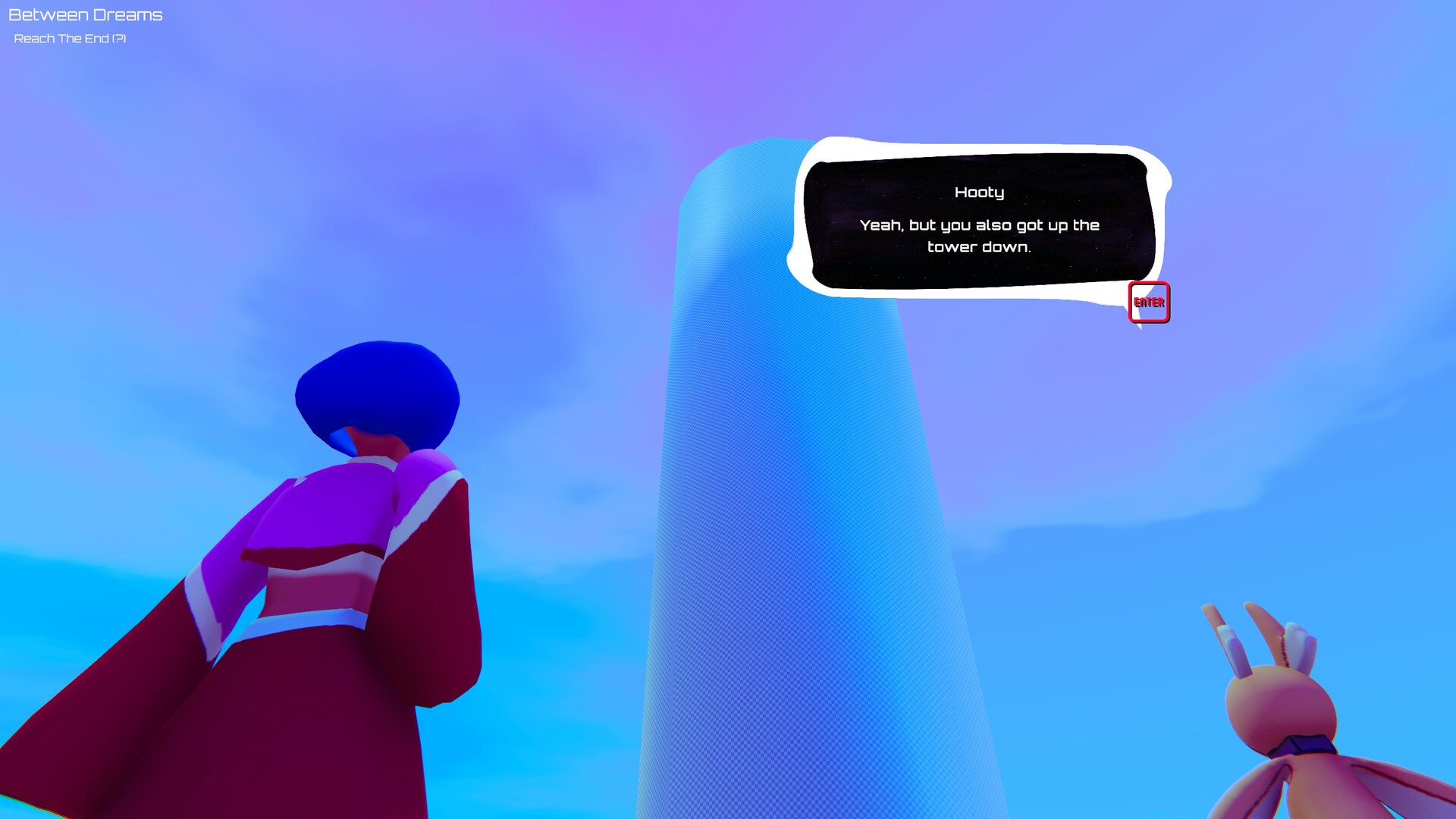The height and width of the screenshot is (819, 1456).
Task: Click the character's red robe
Action: [303, 720]
